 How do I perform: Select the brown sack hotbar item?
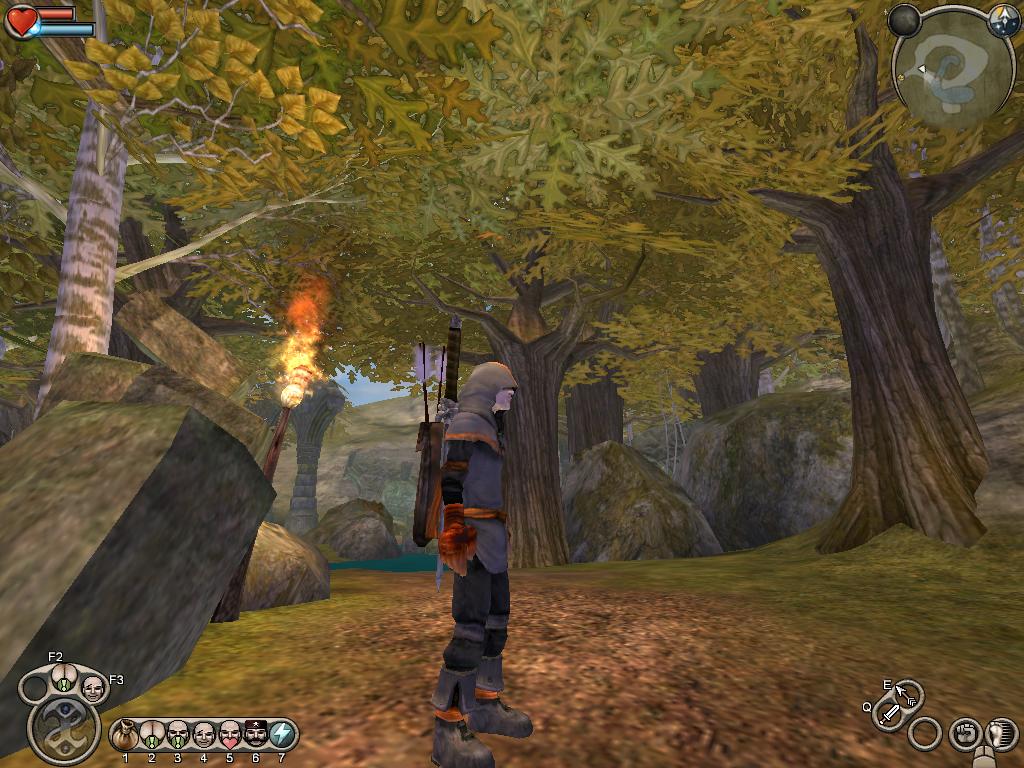click(125, 736)
